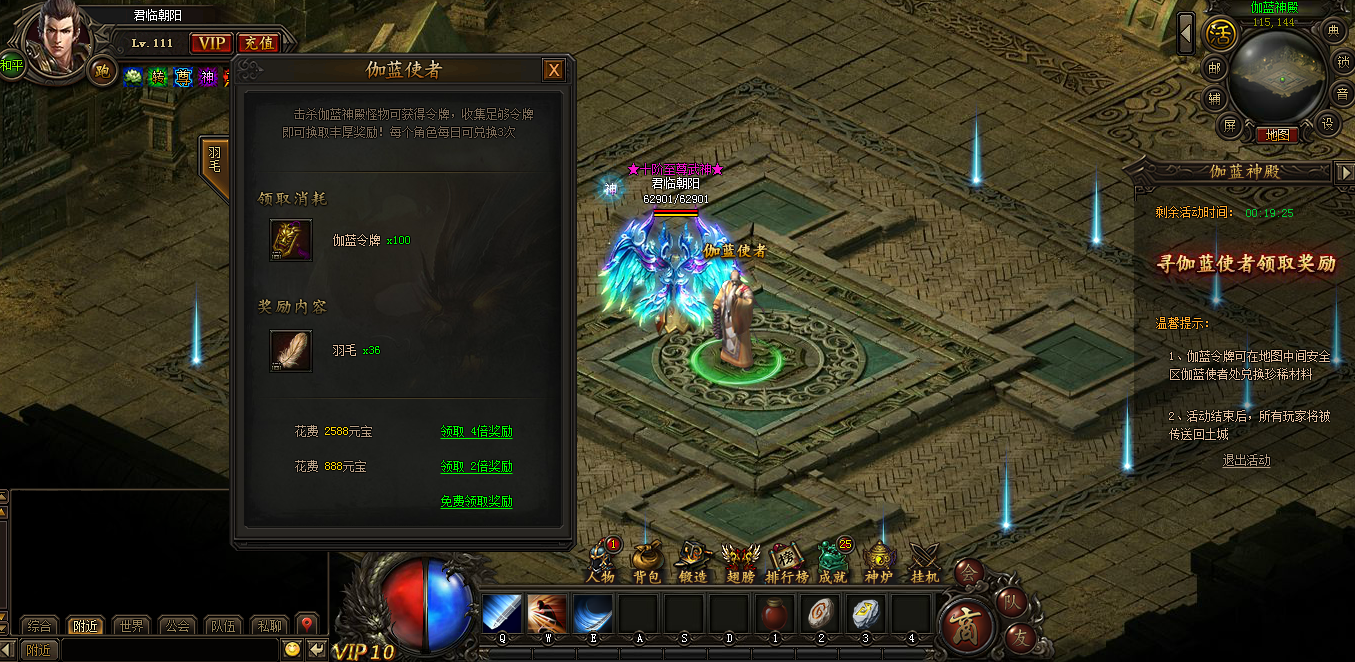Switch to the 世界 world chat tab
This screenshot has width=1355, height=662.
click(x=131, y=626)
